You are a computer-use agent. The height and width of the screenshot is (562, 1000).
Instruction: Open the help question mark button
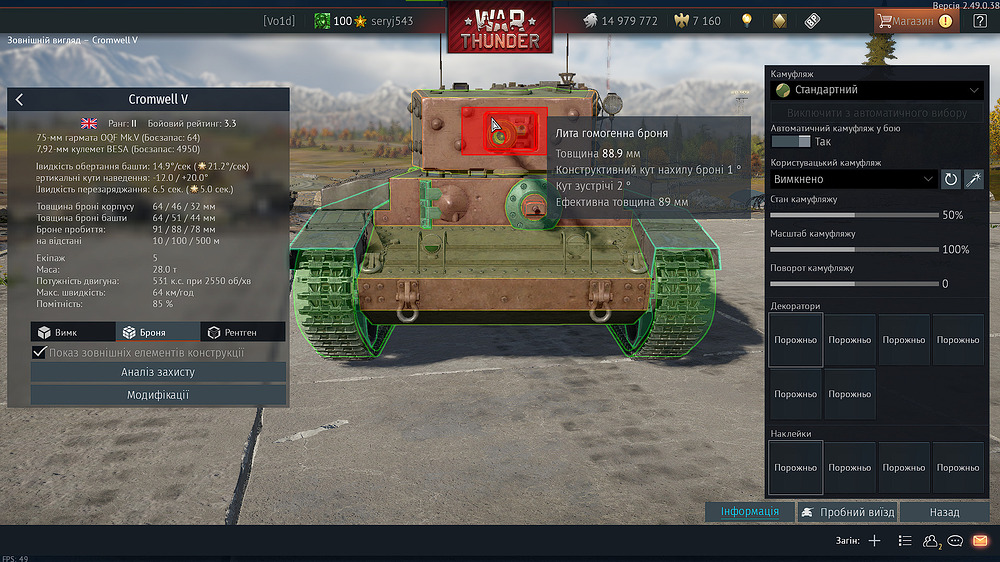pos(980,20)
